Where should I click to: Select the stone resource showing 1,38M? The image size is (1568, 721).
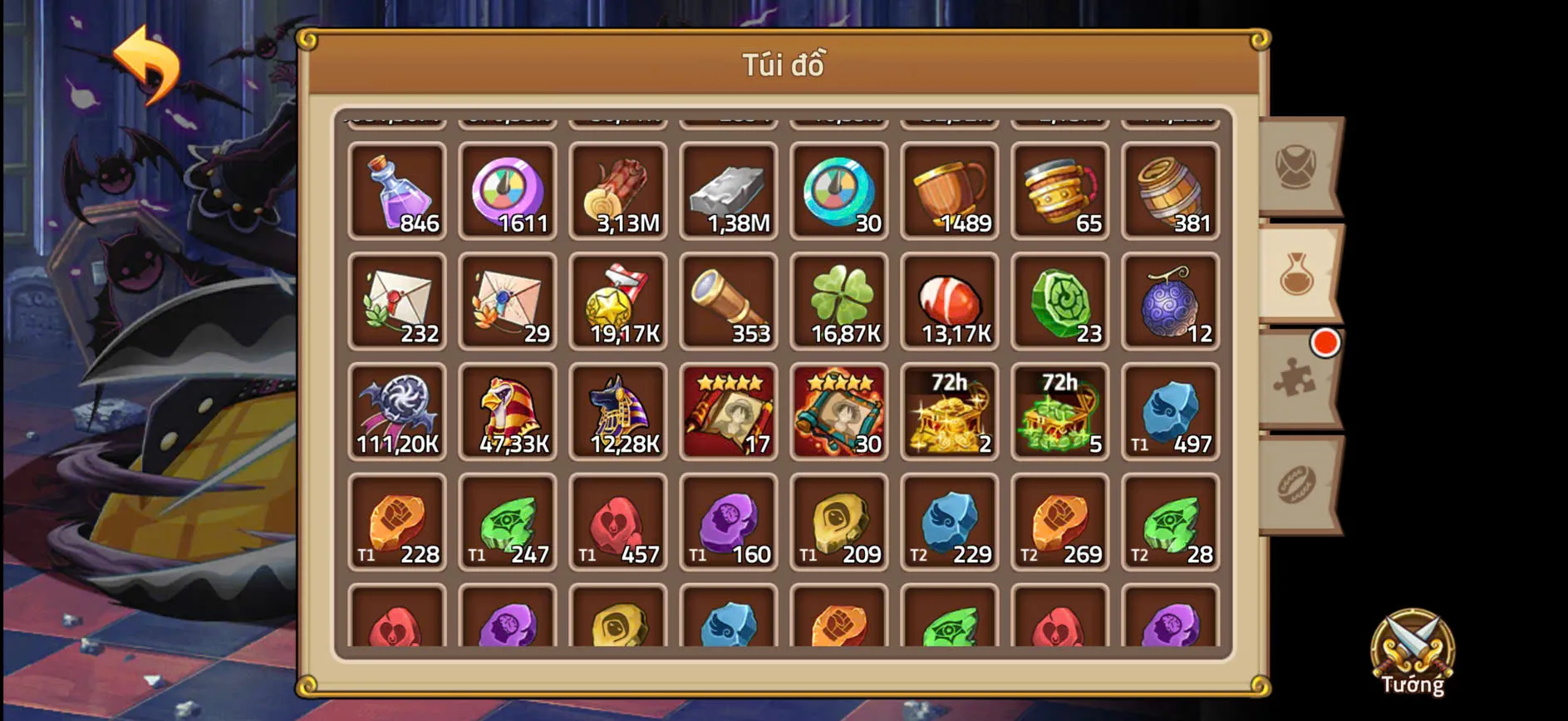click(729, 193)
